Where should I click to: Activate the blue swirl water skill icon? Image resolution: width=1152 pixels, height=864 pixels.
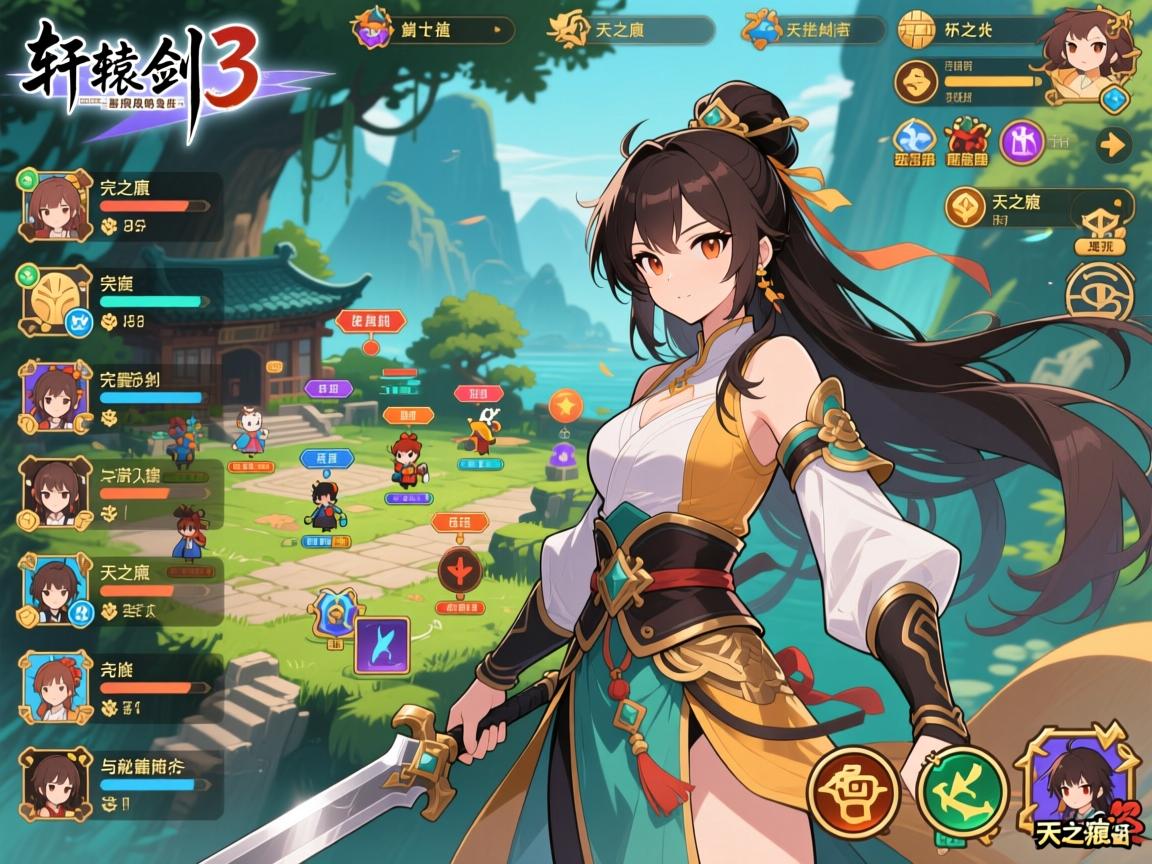pos(914,141)
